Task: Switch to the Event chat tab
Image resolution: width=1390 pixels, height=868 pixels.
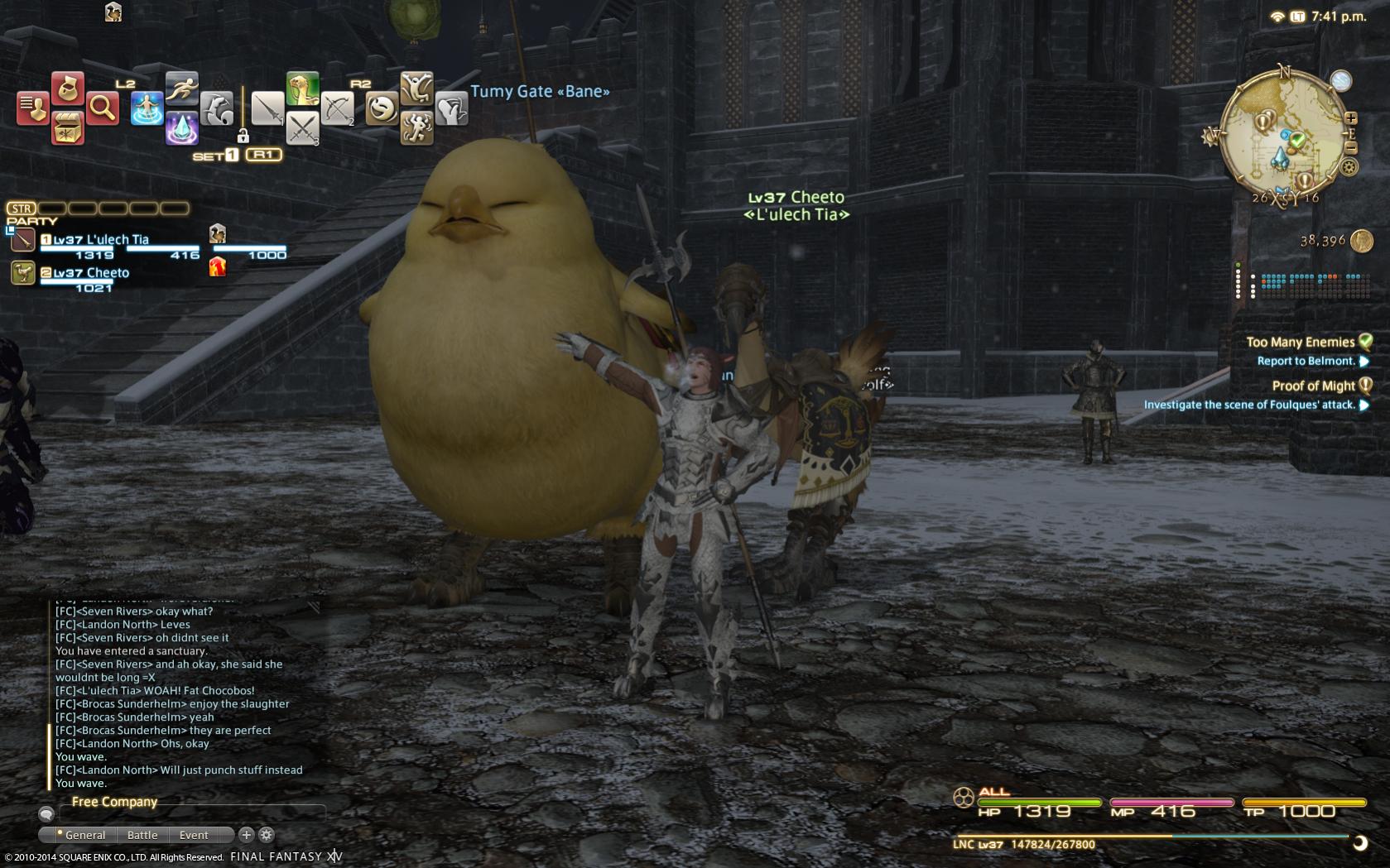Action: [x=194, y=835]
